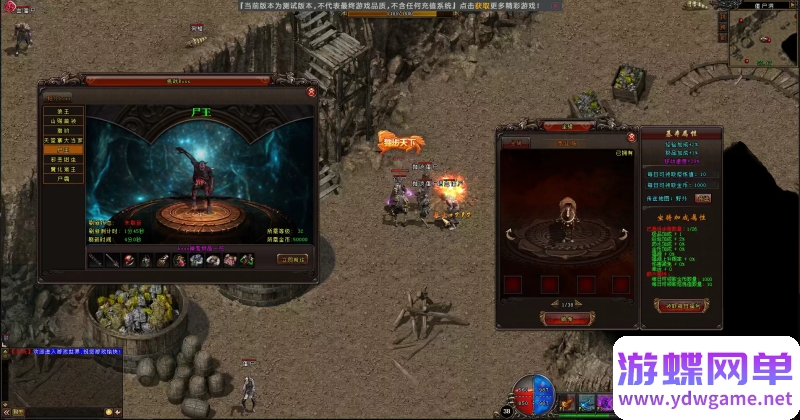
Task: Select 山贼首领 in the boss list
Action: coord(63,119)
